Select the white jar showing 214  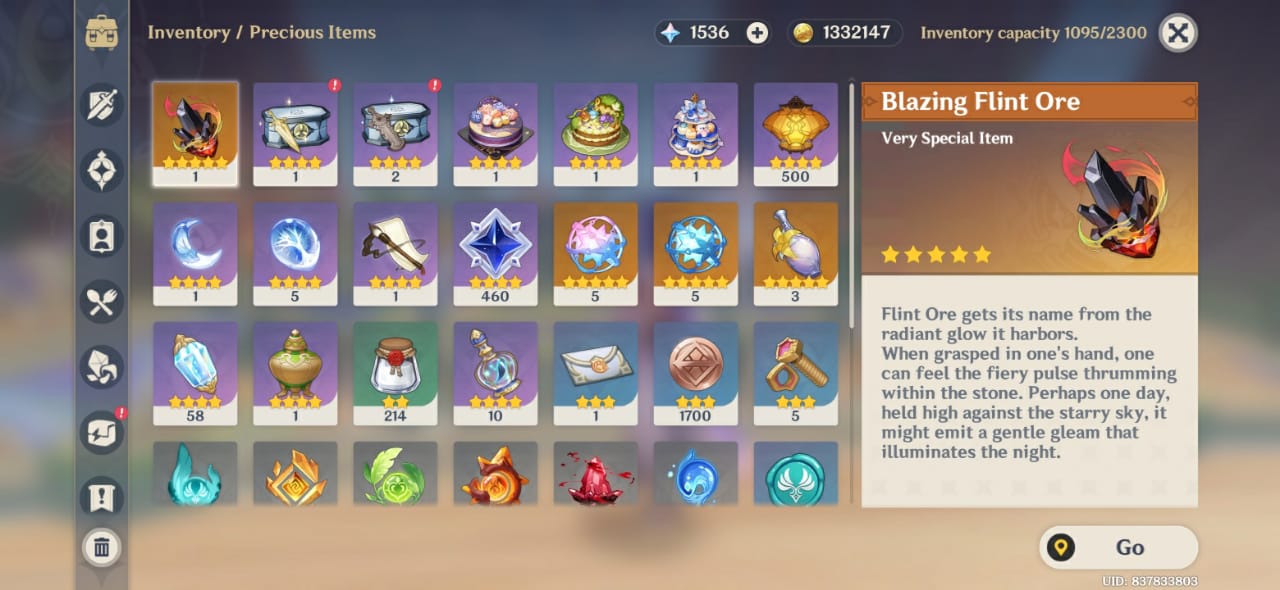pos(395,372)
